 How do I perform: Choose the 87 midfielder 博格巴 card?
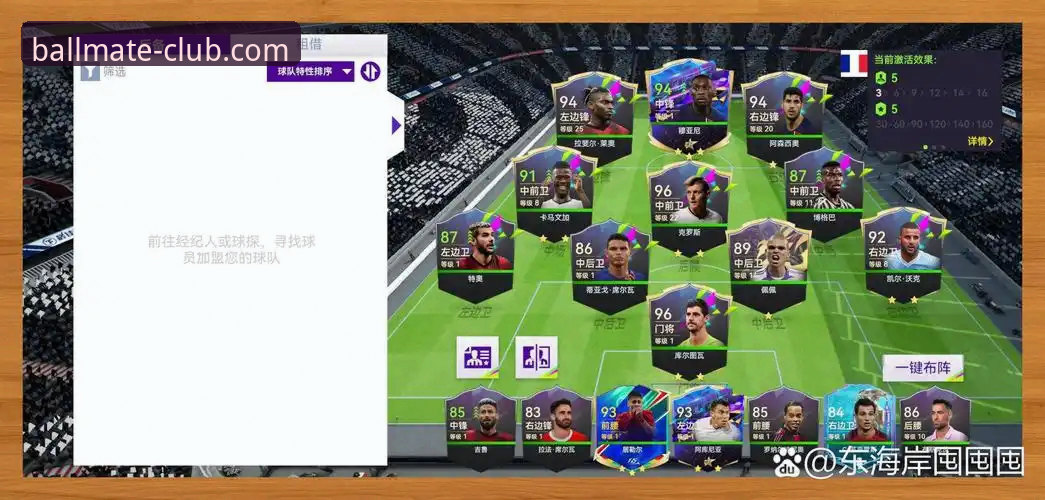tap(823, 190)
